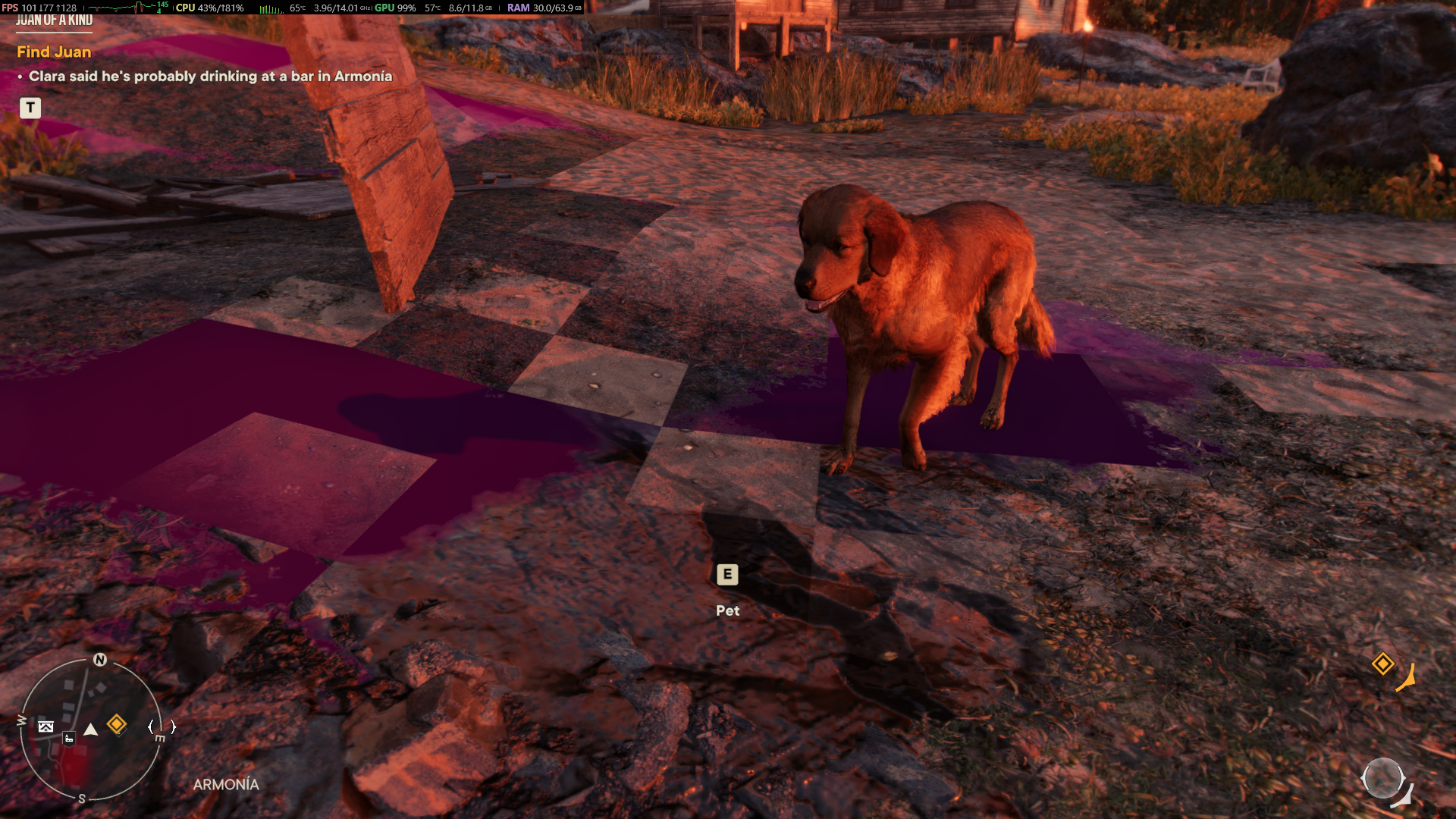The height and width of the screenshot is (819, 1456).
Task: Click the circular gray indicator in the corner
Action: 1382,778
